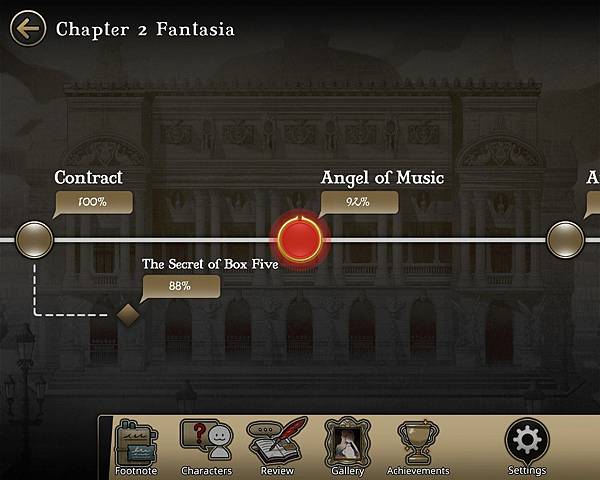Show the Gallery
Viewport: 600px width, 480px height.
[x=346, y=446]
